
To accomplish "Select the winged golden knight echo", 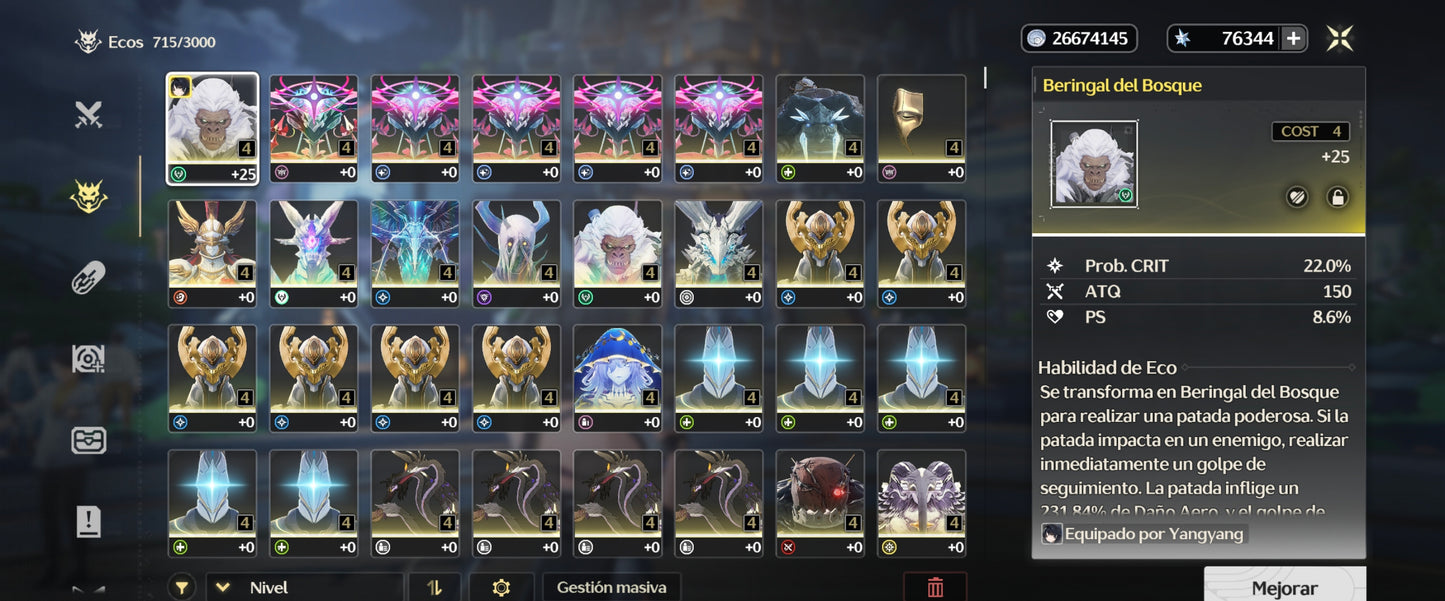I will [212, 253].
